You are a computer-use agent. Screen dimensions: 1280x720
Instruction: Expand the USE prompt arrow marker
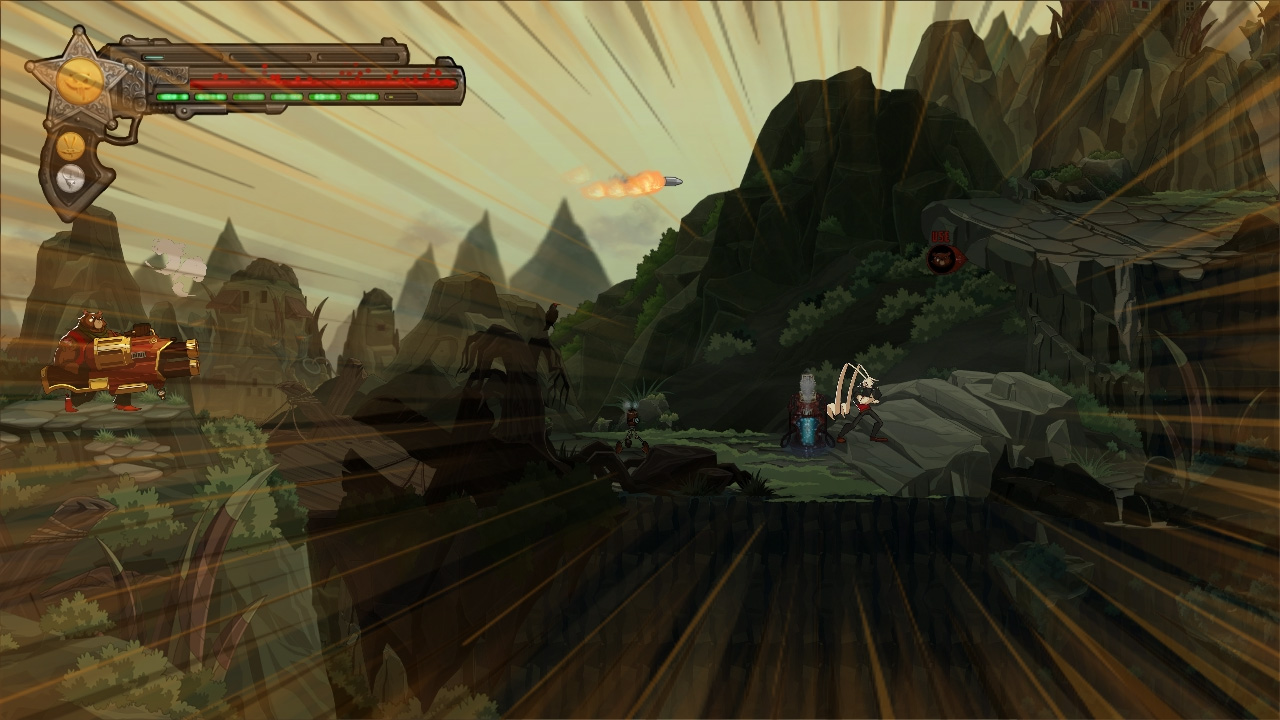click(961, 258)
